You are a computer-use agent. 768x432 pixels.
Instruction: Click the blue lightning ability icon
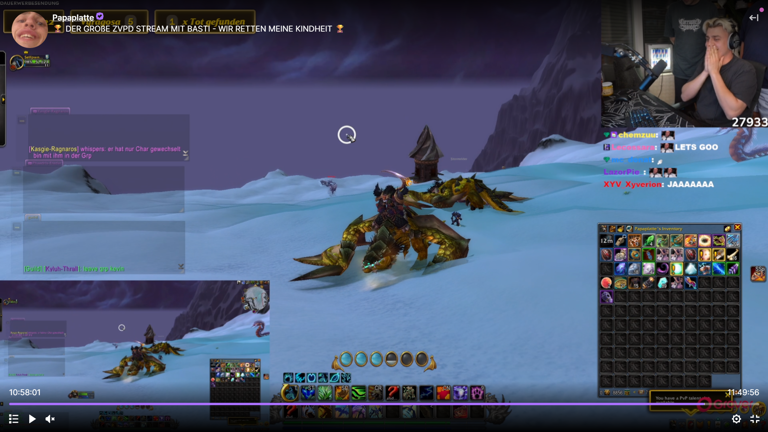pyautogui.click(x=426, y=393)
